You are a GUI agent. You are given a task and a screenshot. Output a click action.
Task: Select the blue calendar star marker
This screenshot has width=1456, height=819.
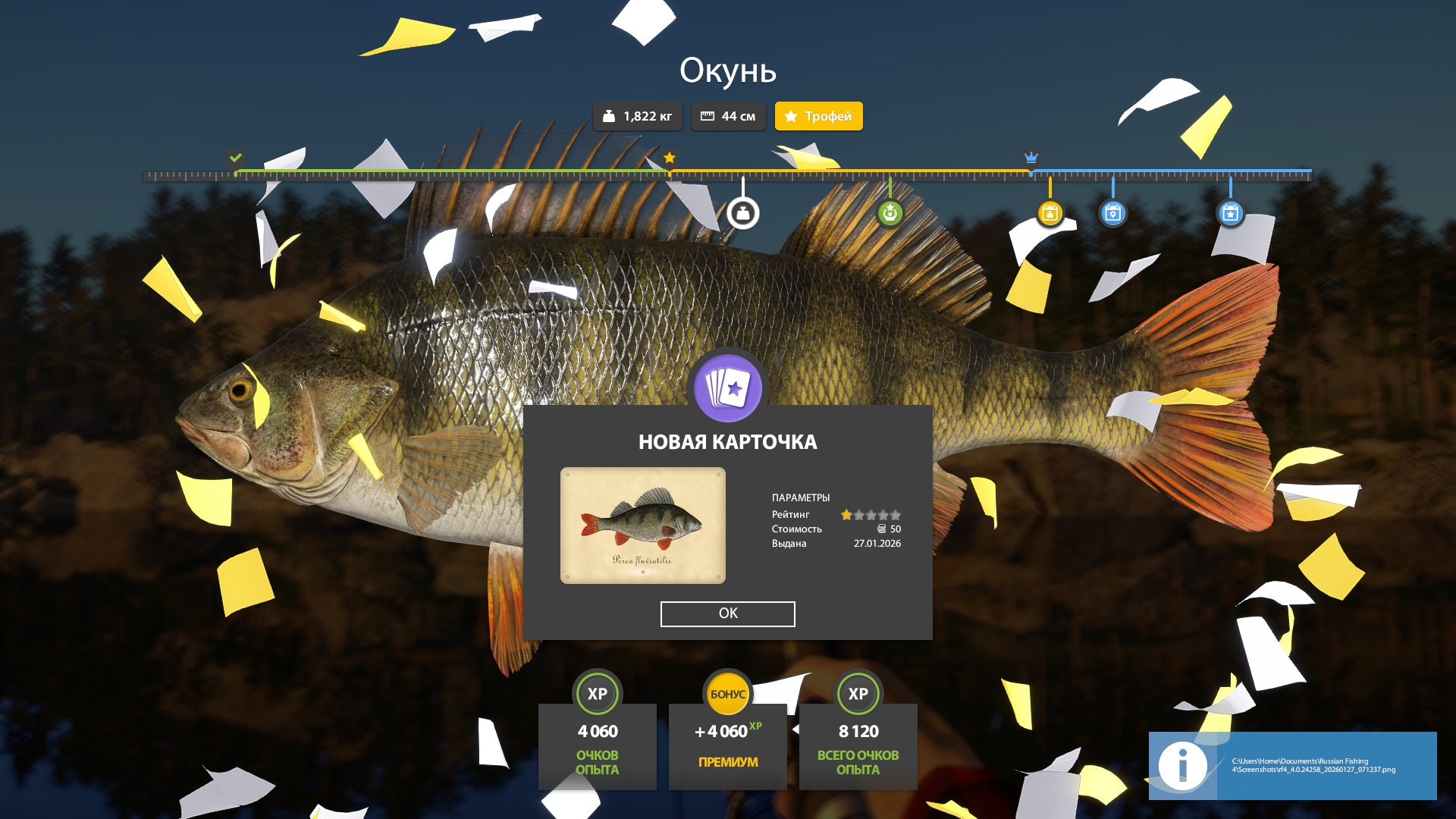click(1230, 214)
